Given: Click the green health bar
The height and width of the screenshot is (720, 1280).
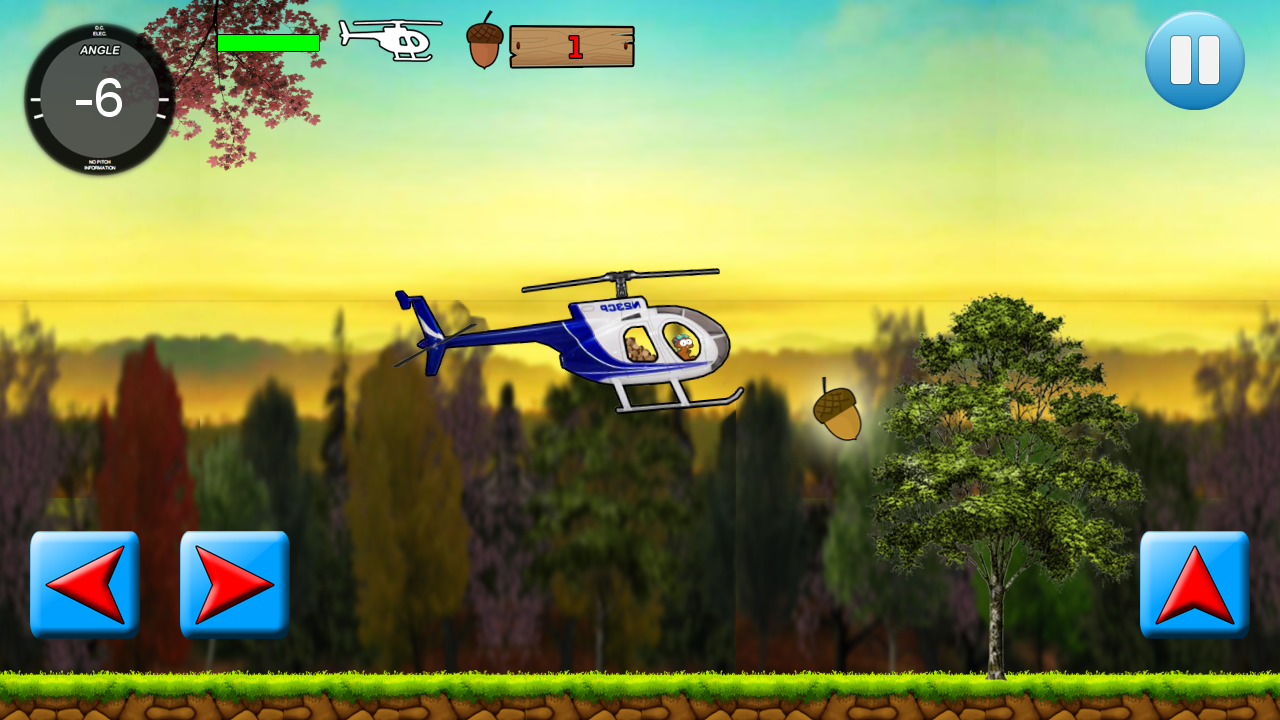Looking at the screenshot, I should (x=268, y=42).
